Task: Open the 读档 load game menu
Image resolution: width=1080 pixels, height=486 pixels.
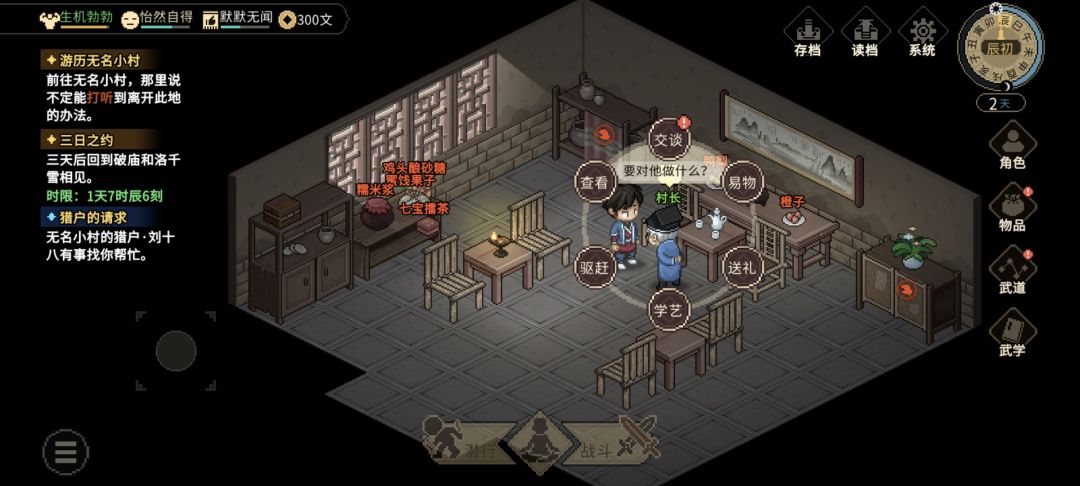Action: pyautogui.click(x=865, y=34)
